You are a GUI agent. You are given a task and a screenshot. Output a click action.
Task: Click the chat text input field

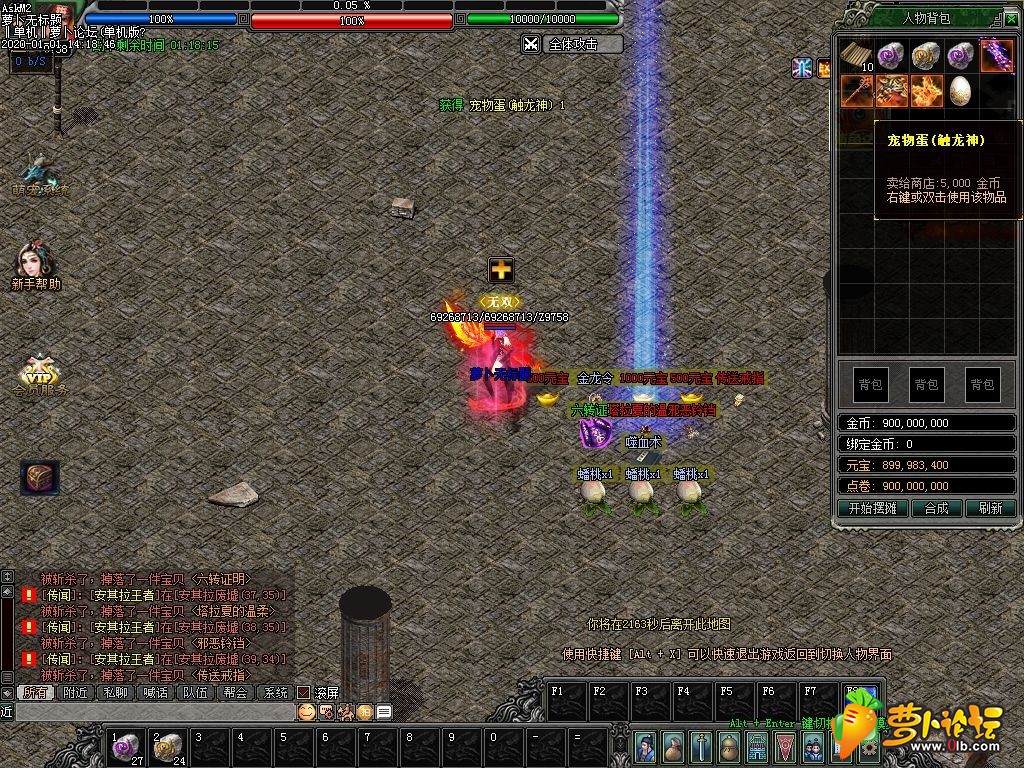[150, 712]
